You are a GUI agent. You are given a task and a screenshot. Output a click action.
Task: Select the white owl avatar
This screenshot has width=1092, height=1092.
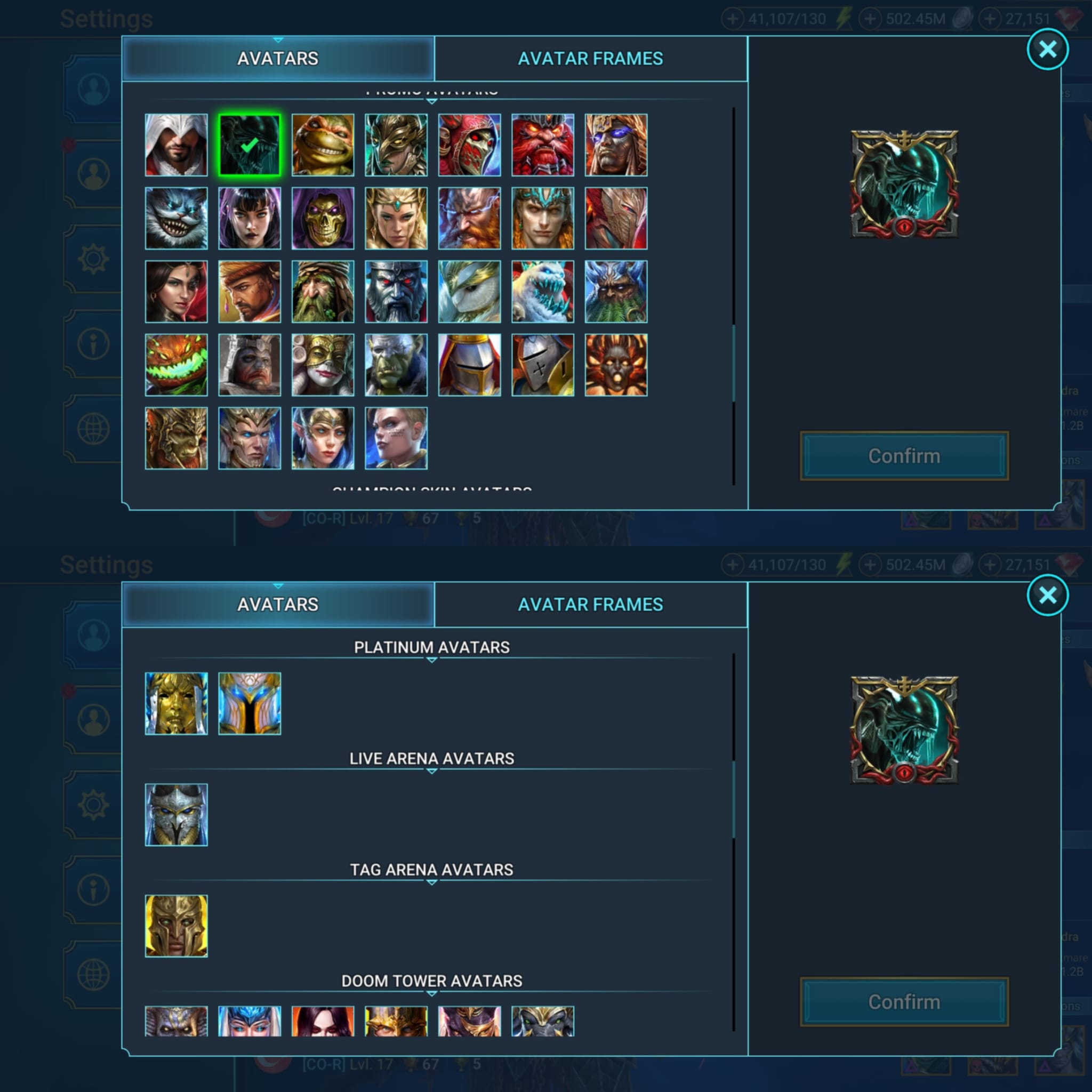(x=469, y=292)
